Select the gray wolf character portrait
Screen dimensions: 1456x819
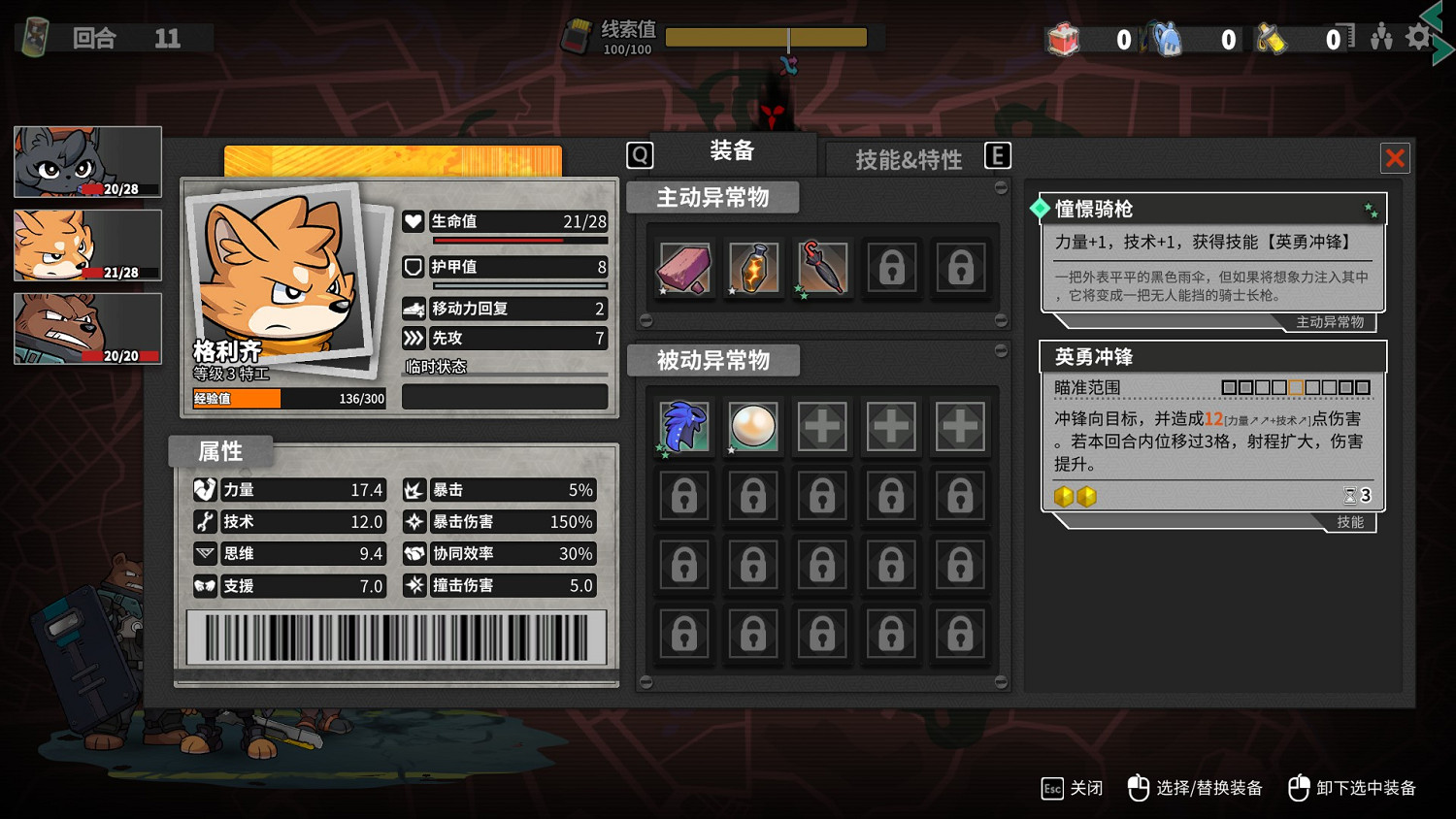[x=86, y=161]
